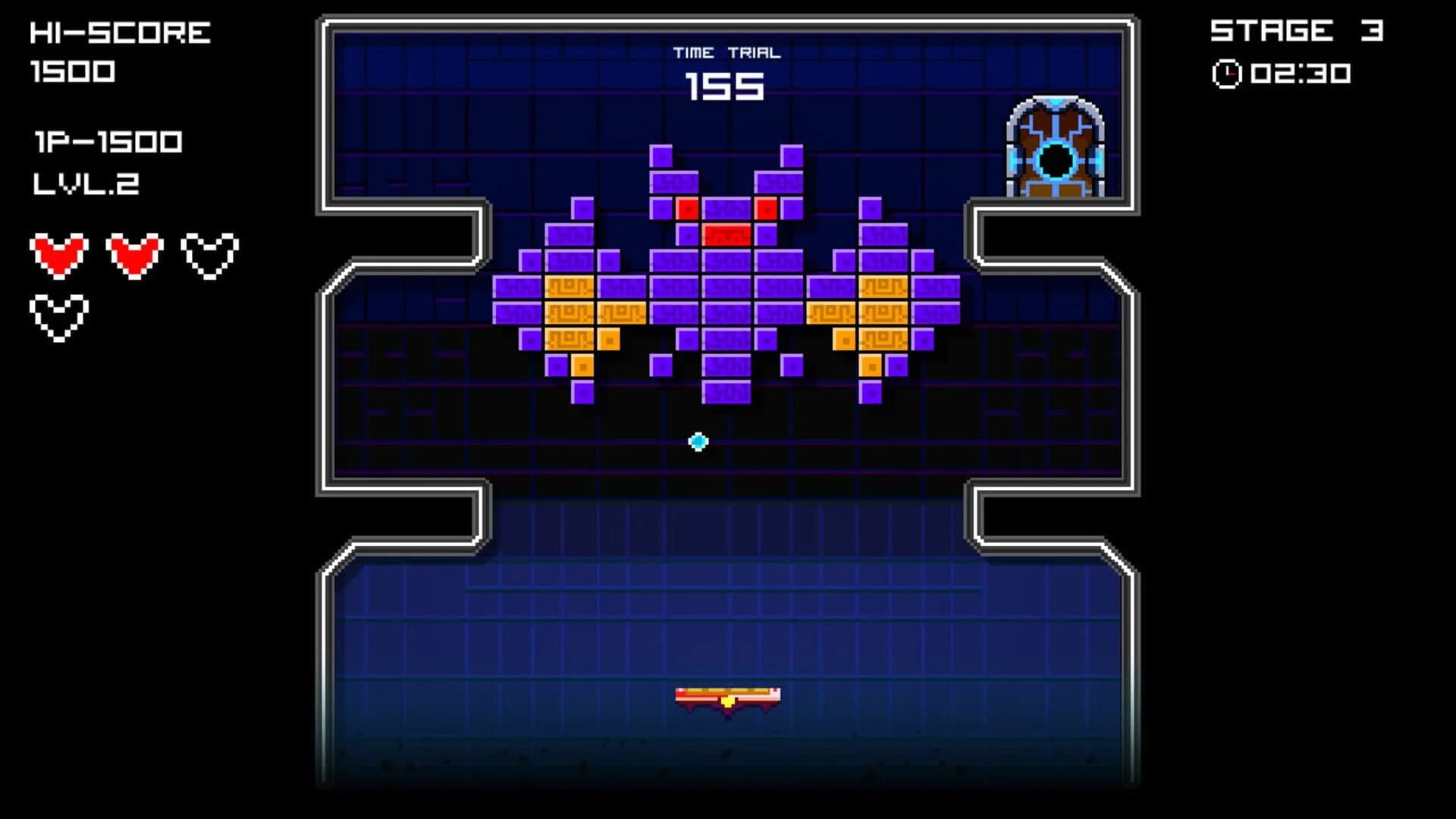This screenshot has height=819, width=1456.
Task: Expand the LVL.2 player info
Action: tap(86, 184)
